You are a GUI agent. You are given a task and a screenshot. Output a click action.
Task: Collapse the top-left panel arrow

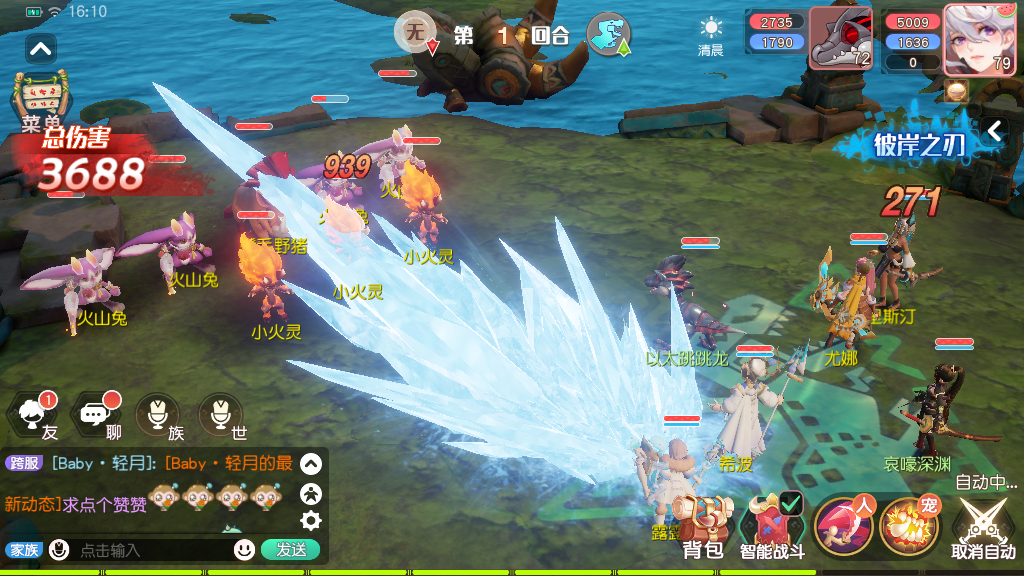tap(41, 48)
